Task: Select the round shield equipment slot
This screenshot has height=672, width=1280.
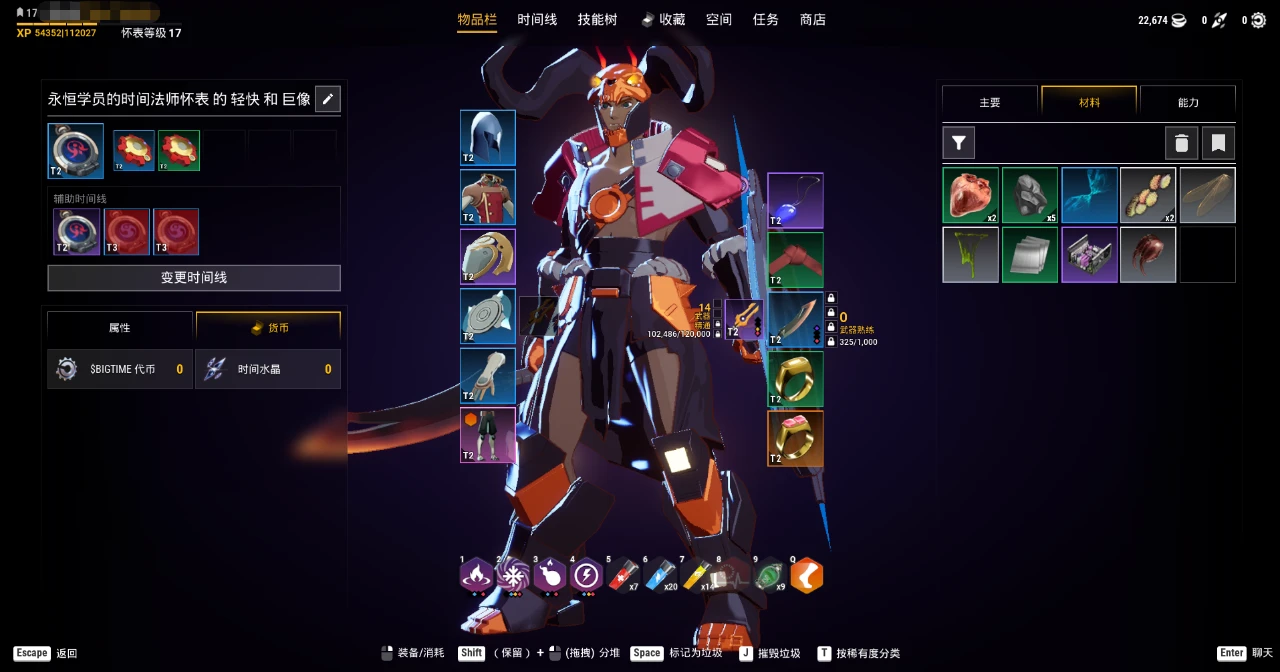Action: (488, 316)
